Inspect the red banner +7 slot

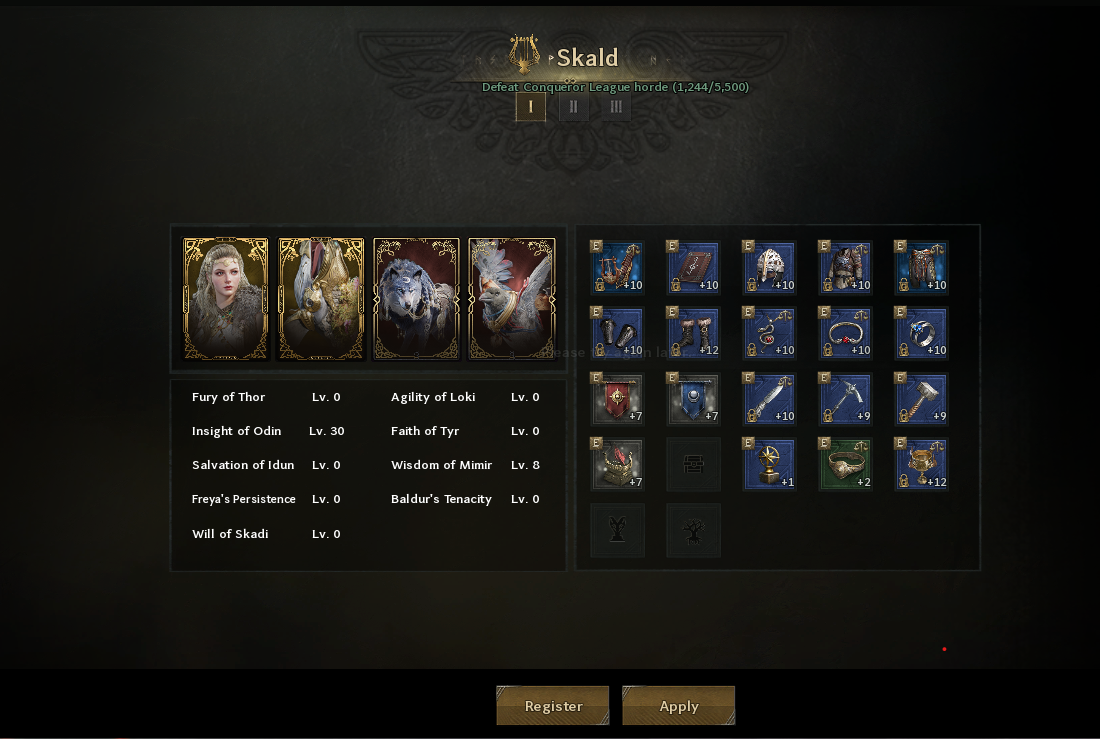(x=618, y=399)
